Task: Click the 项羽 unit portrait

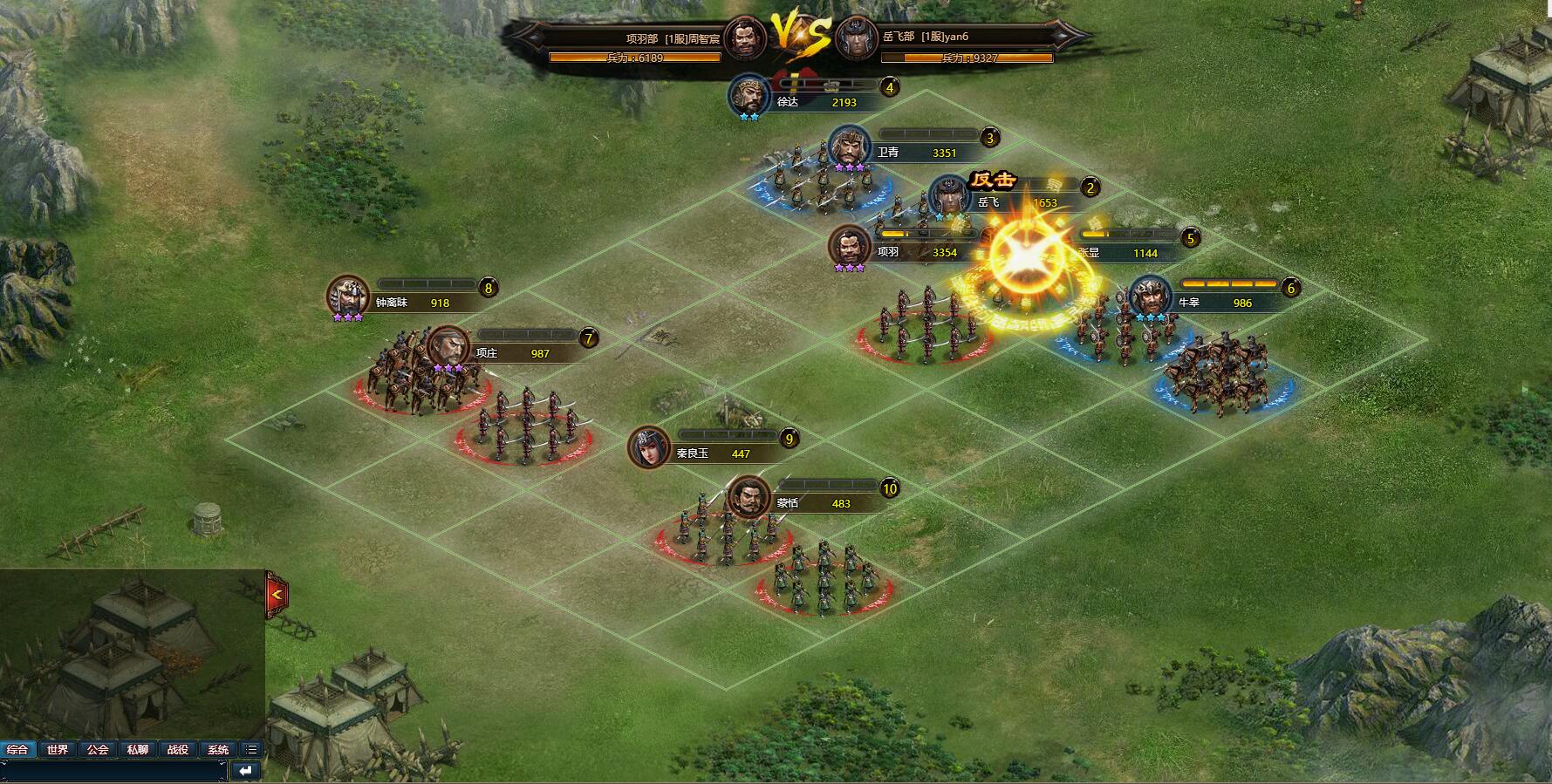Action: (848, 245)
